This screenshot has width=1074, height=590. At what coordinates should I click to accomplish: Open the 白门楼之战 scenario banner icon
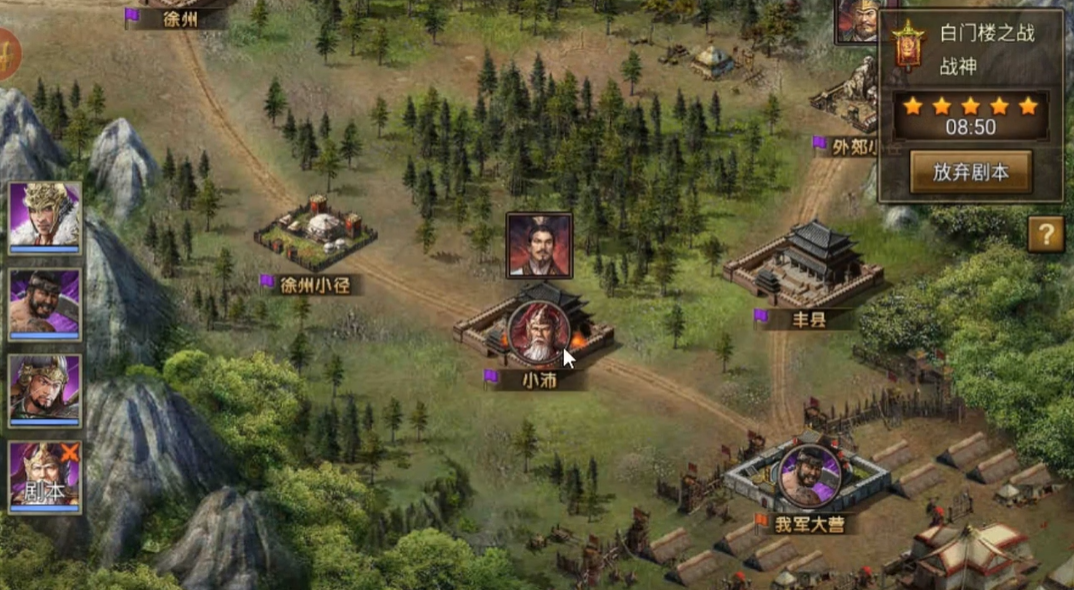[x=908, y=44]
